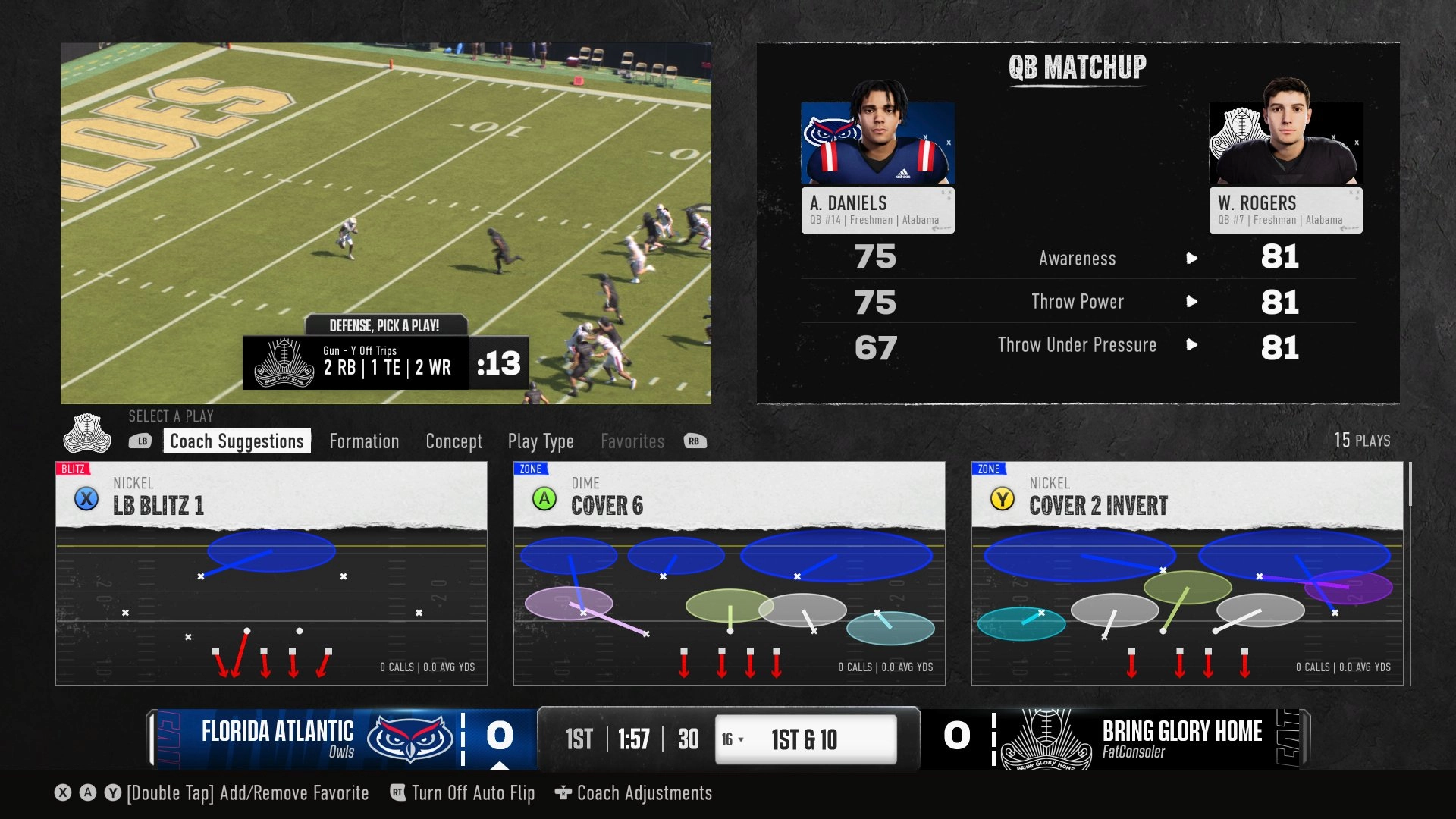
Task: Switch to the Formation tab
Action: (364, 441)
